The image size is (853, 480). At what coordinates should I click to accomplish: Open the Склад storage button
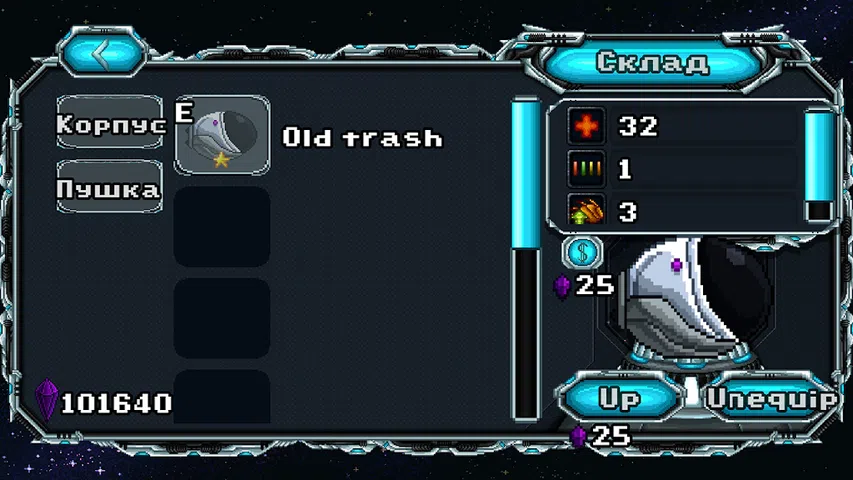coord(652,62)
